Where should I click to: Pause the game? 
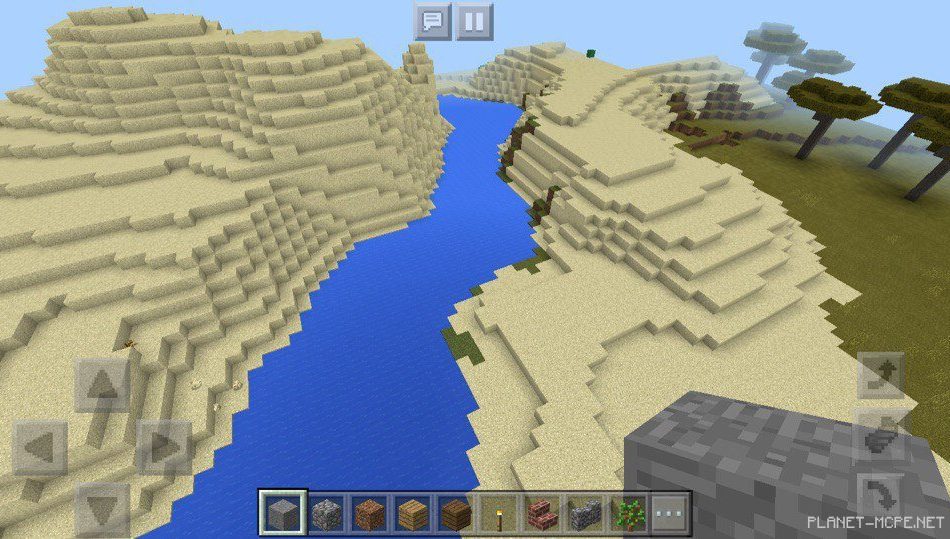(475, 21)
